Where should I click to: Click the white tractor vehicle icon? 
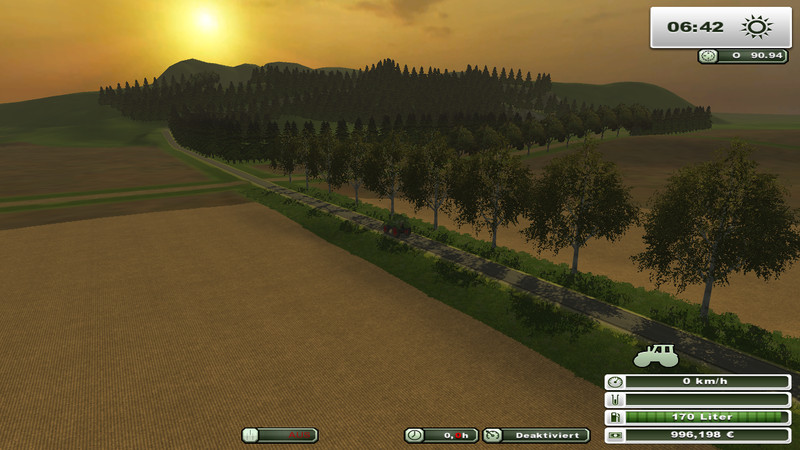[x=656, y=355]
